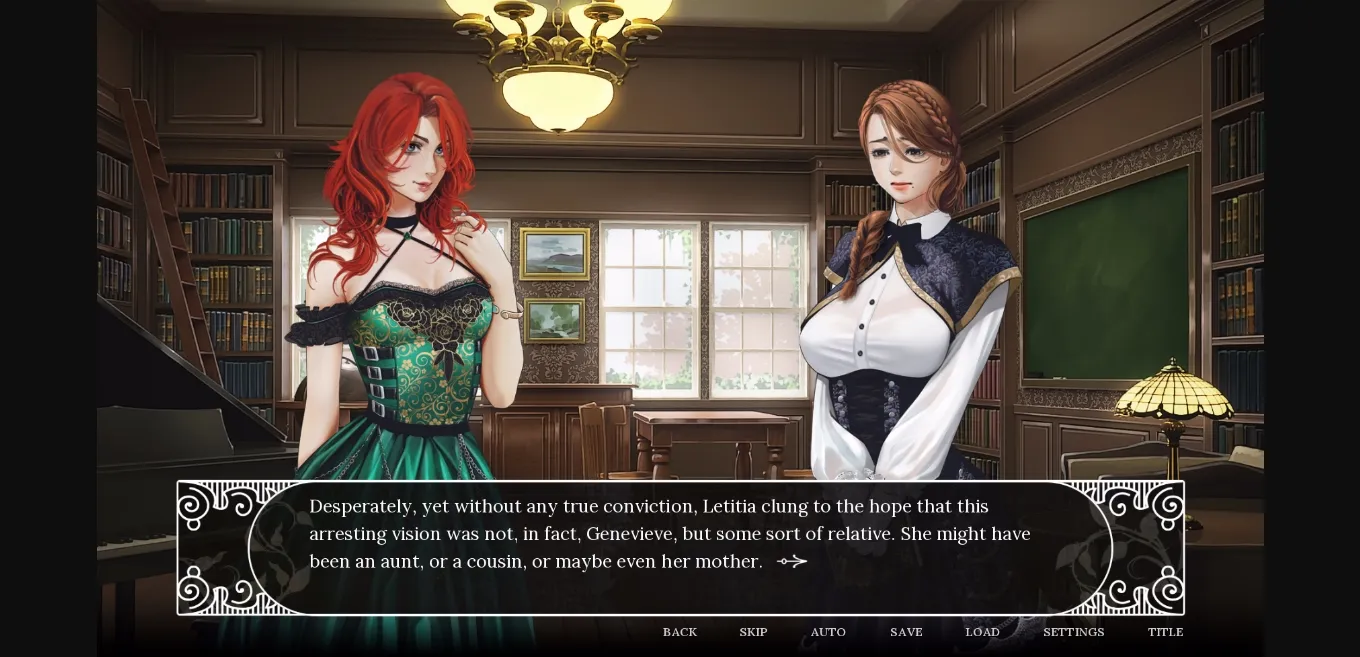Open the Settings menu
Viewport: 1360px width, 657px height.
point(1073,632)
